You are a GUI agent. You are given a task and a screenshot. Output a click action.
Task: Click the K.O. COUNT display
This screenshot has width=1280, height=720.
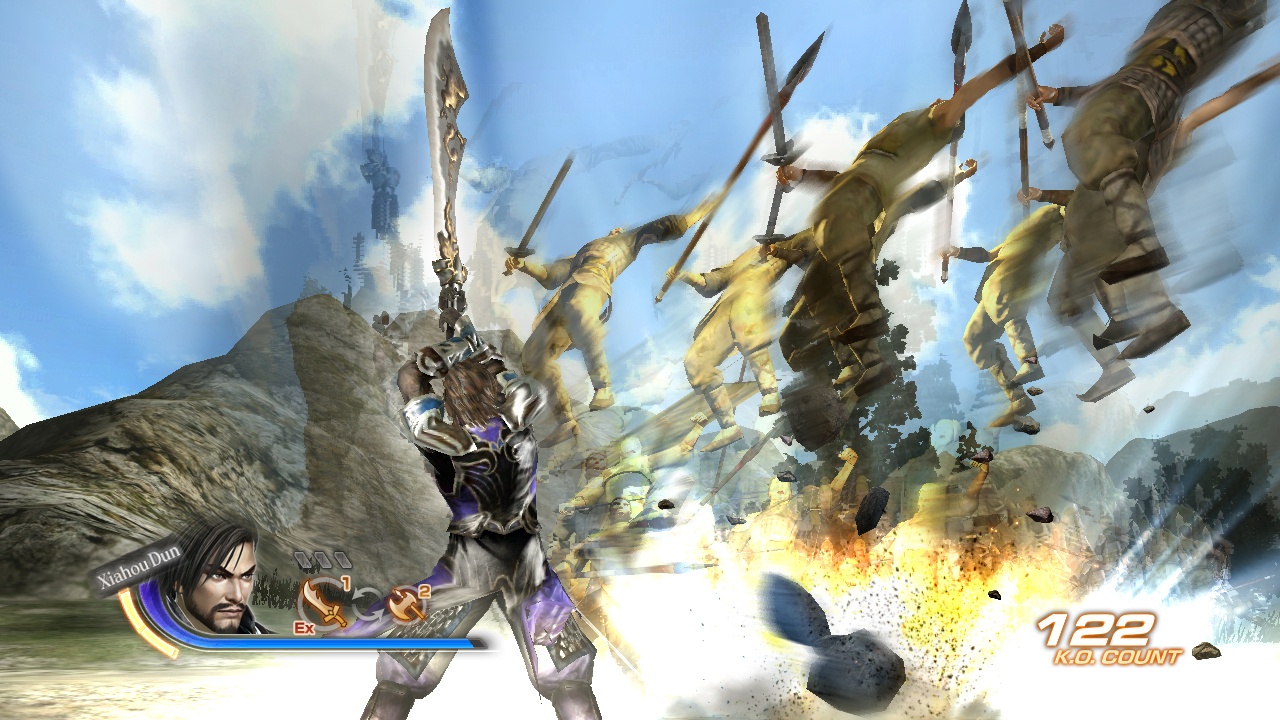[1118, 655]
